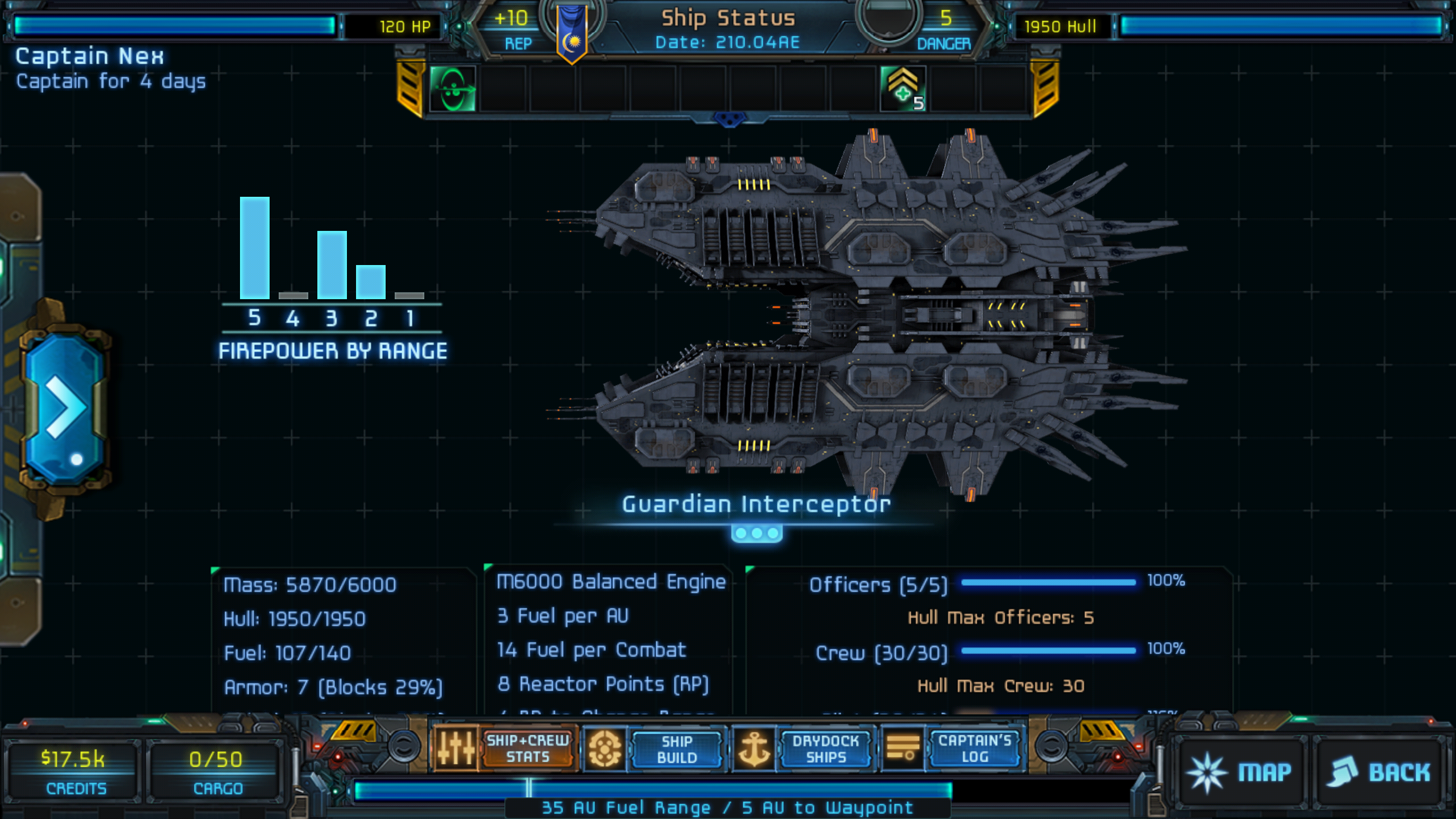The image size is (1456, 819).
Task: Select the left dot below the ship name
Action: pyautogui.click(x=741, y=533)
